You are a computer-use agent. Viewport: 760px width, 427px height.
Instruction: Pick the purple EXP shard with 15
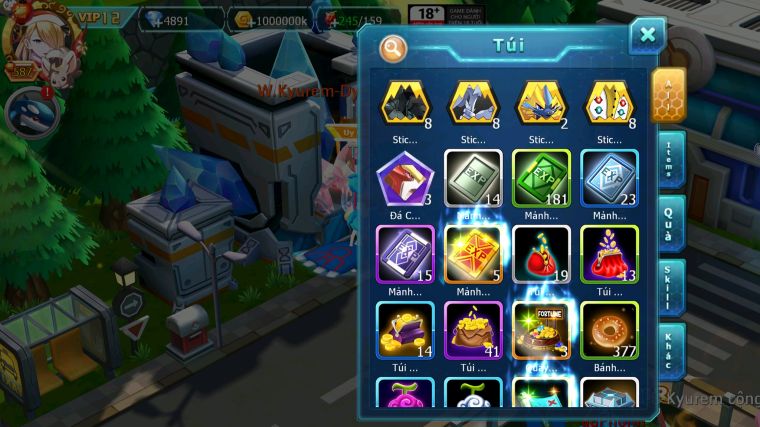coord(404,254)
